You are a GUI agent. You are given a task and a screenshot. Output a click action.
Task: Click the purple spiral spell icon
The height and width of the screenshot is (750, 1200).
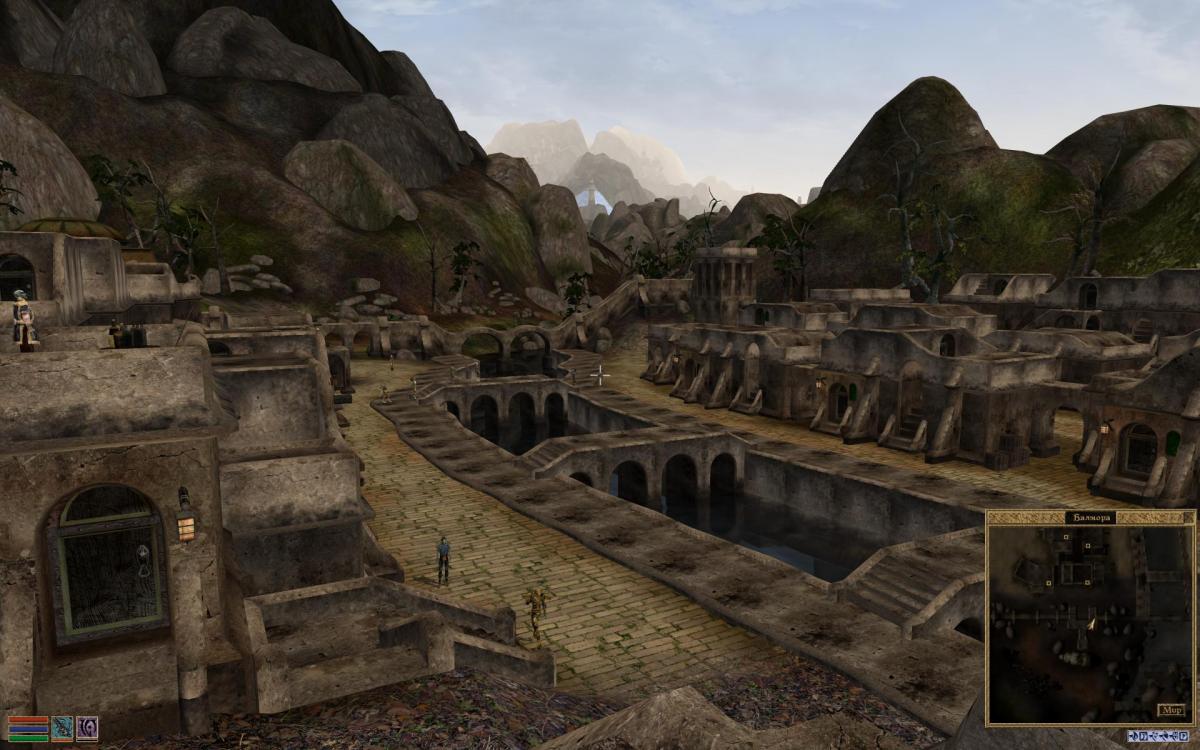[x=87, y=728]
